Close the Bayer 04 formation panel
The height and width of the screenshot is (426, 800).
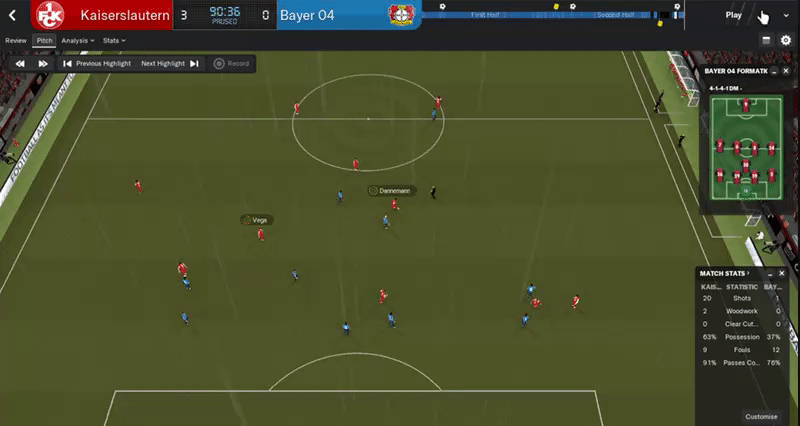click(x=787, y=72)
